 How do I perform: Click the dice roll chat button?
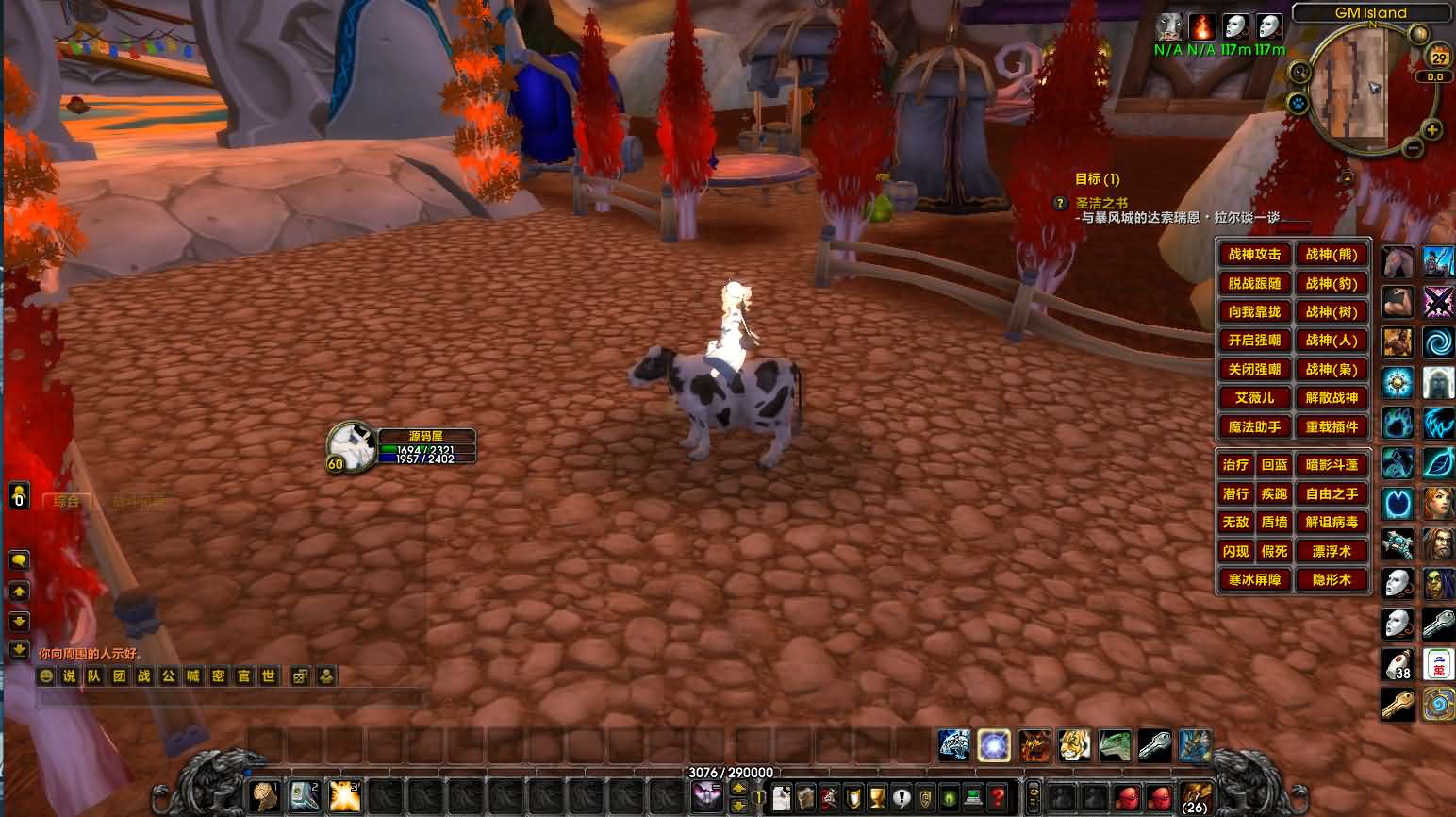point(300,676)
